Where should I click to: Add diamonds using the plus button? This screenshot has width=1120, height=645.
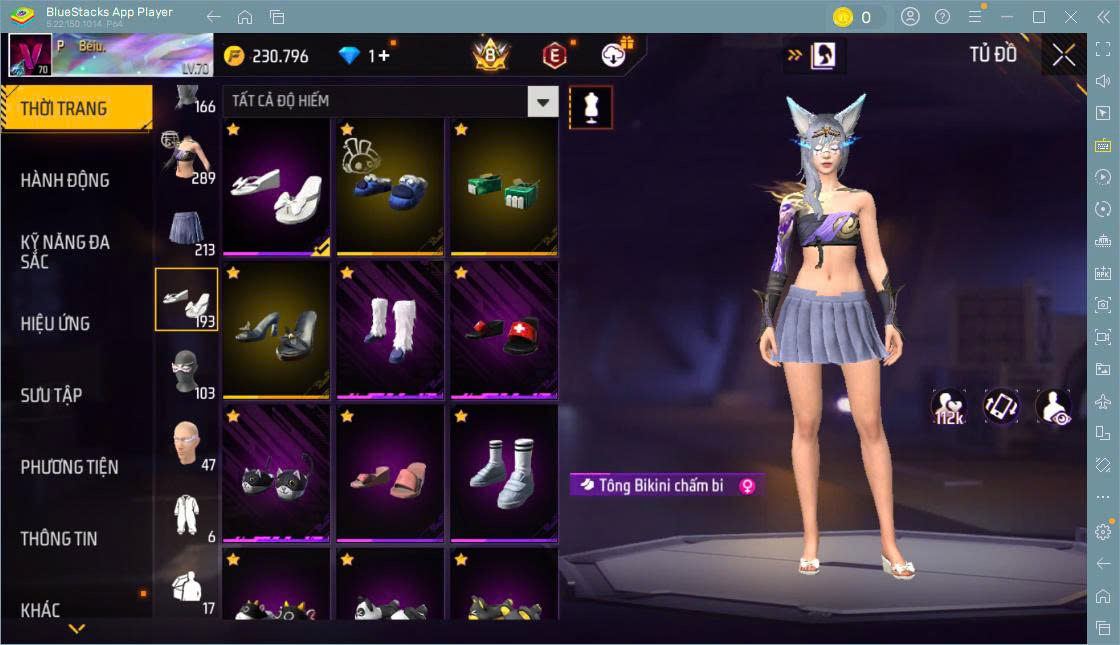click(x=384, y=56)
